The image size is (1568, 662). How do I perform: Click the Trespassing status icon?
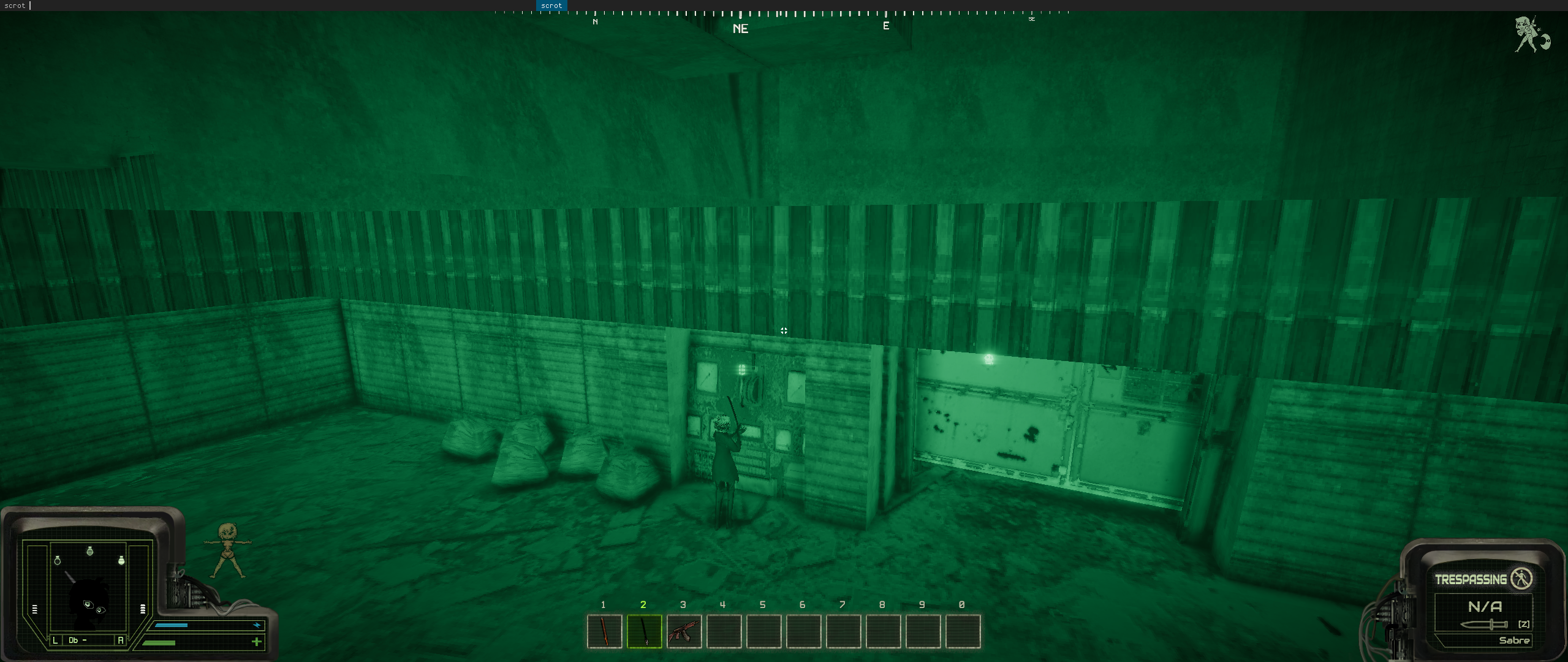[x=1521, y=579]
